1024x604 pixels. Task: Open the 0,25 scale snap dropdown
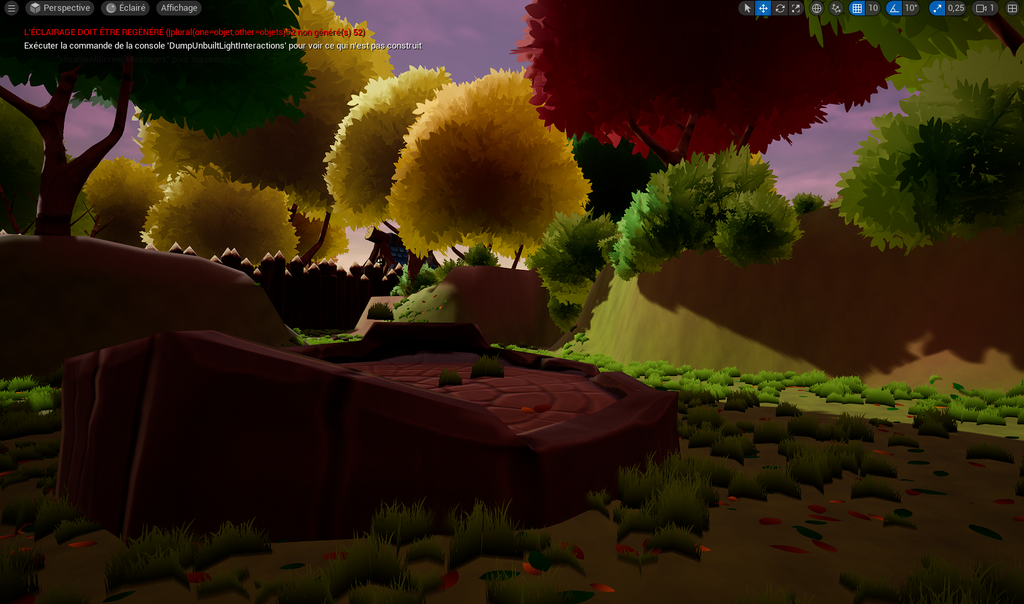[956, 8]
